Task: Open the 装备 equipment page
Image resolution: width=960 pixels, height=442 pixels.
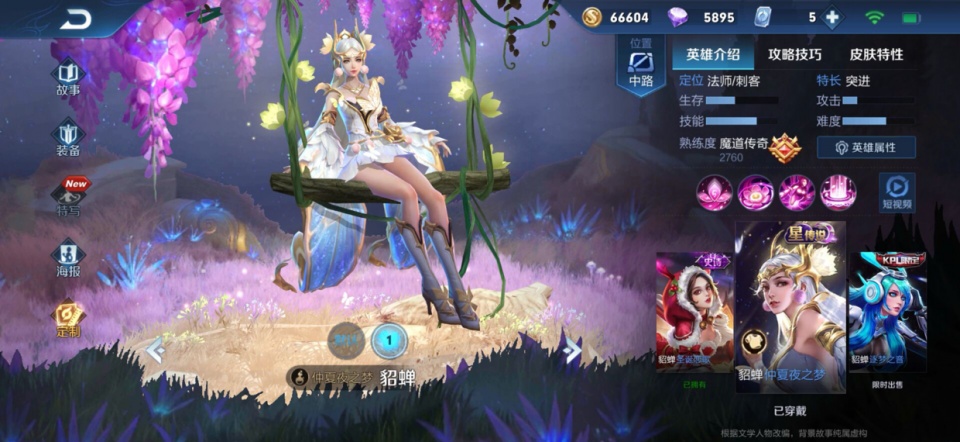Action: tap(68, 138)
